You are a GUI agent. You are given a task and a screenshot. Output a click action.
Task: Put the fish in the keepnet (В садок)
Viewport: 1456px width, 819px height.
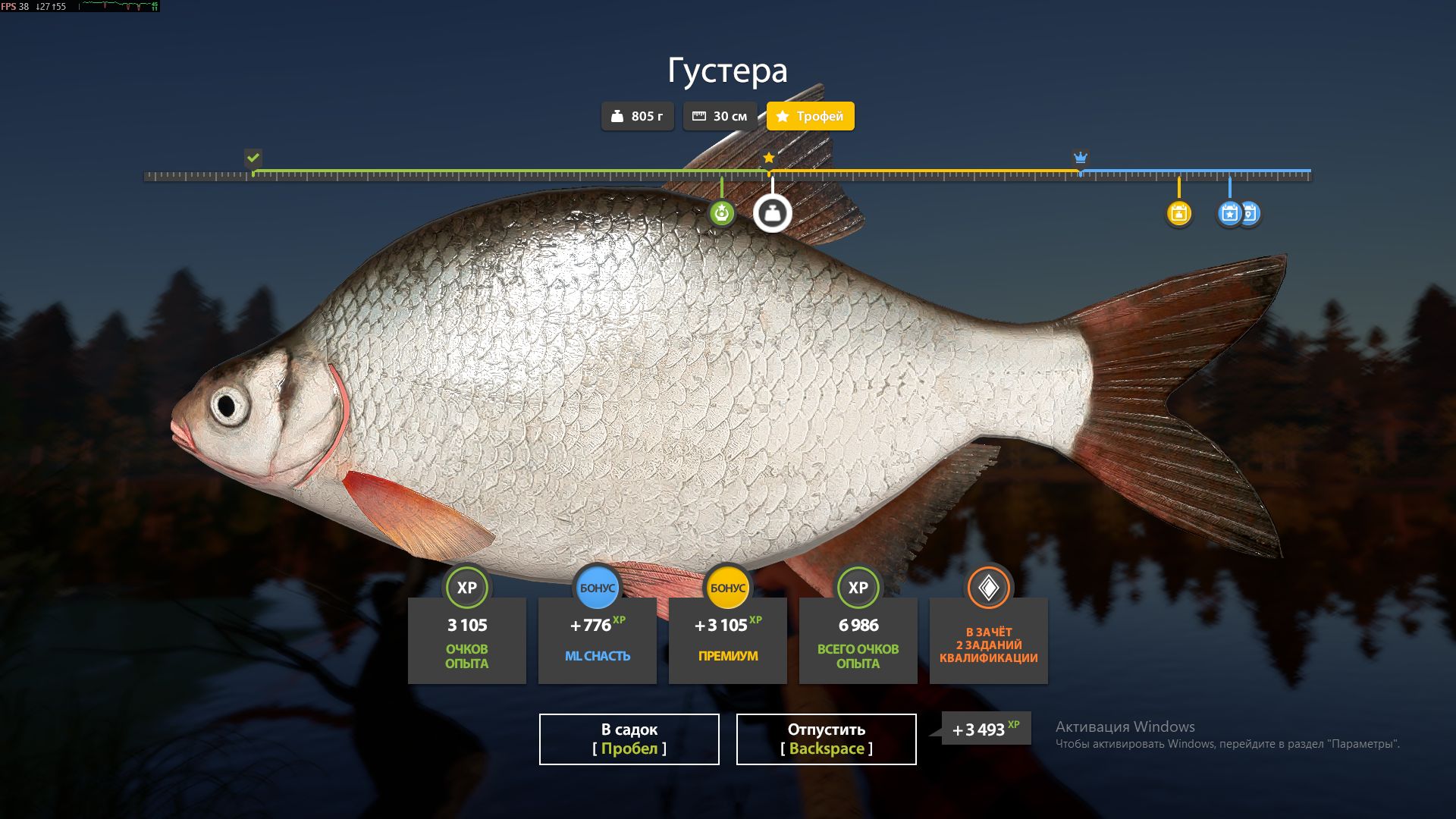(x=629, y=739)
